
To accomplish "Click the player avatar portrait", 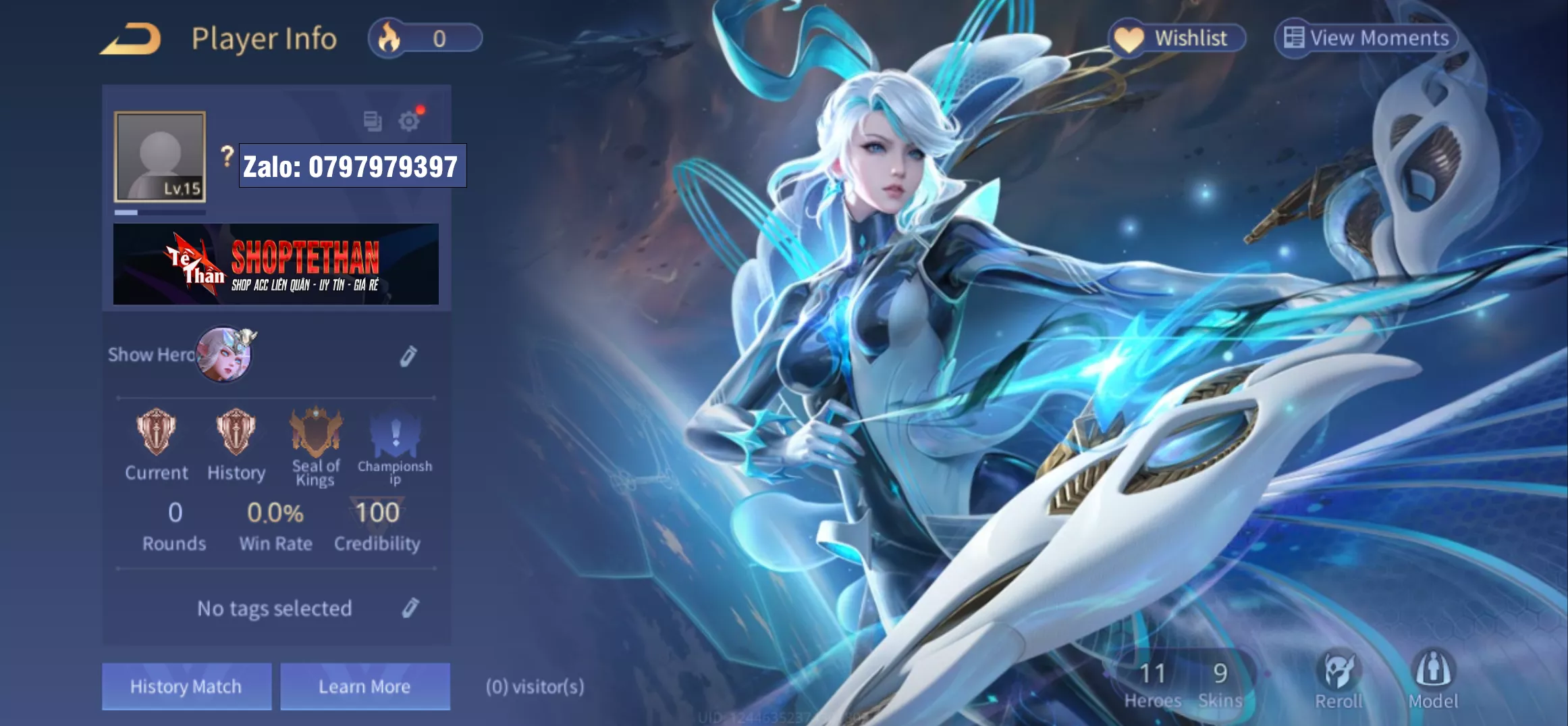I will click(160, 157).
